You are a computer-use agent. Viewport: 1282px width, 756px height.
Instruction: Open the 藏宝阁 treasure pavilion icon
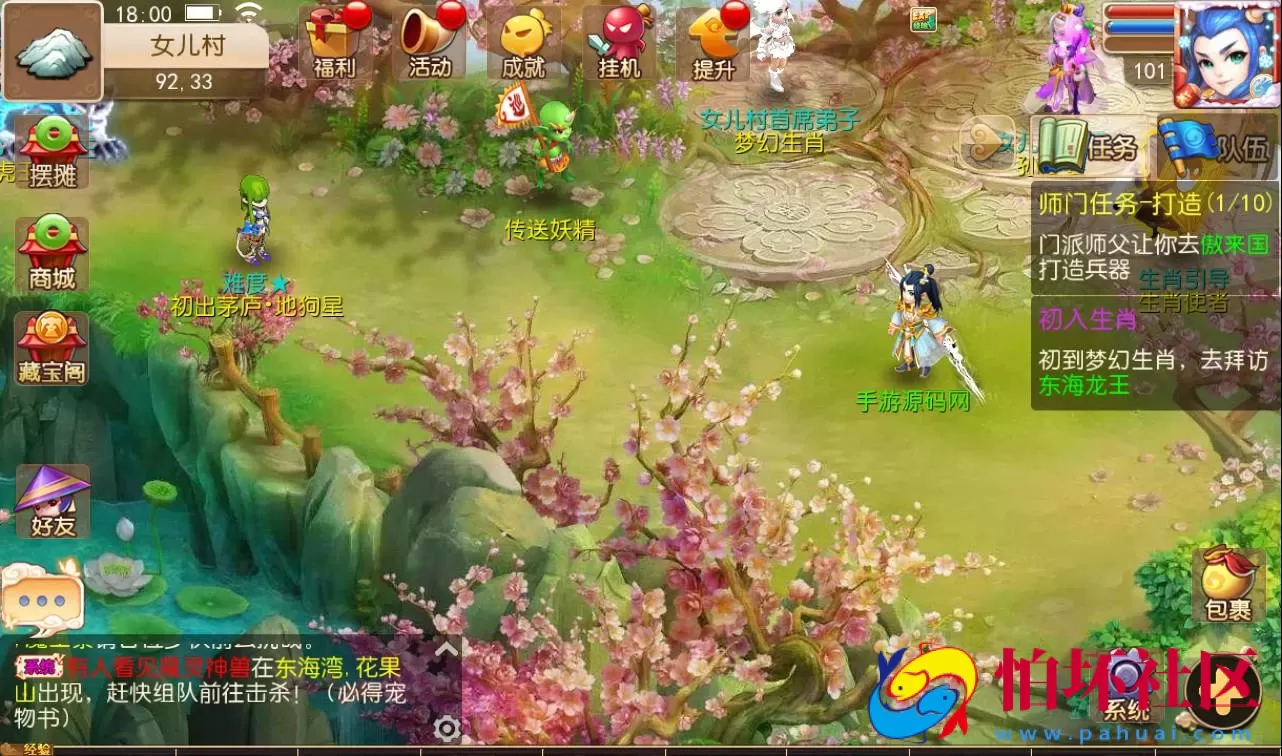point(50,348)
